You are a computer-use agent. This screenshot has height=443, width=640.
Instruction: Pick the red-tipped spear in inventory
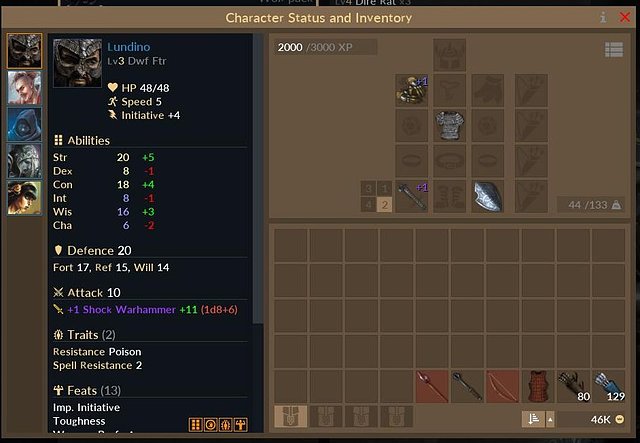pyautogui.click(x=430, y=385)
